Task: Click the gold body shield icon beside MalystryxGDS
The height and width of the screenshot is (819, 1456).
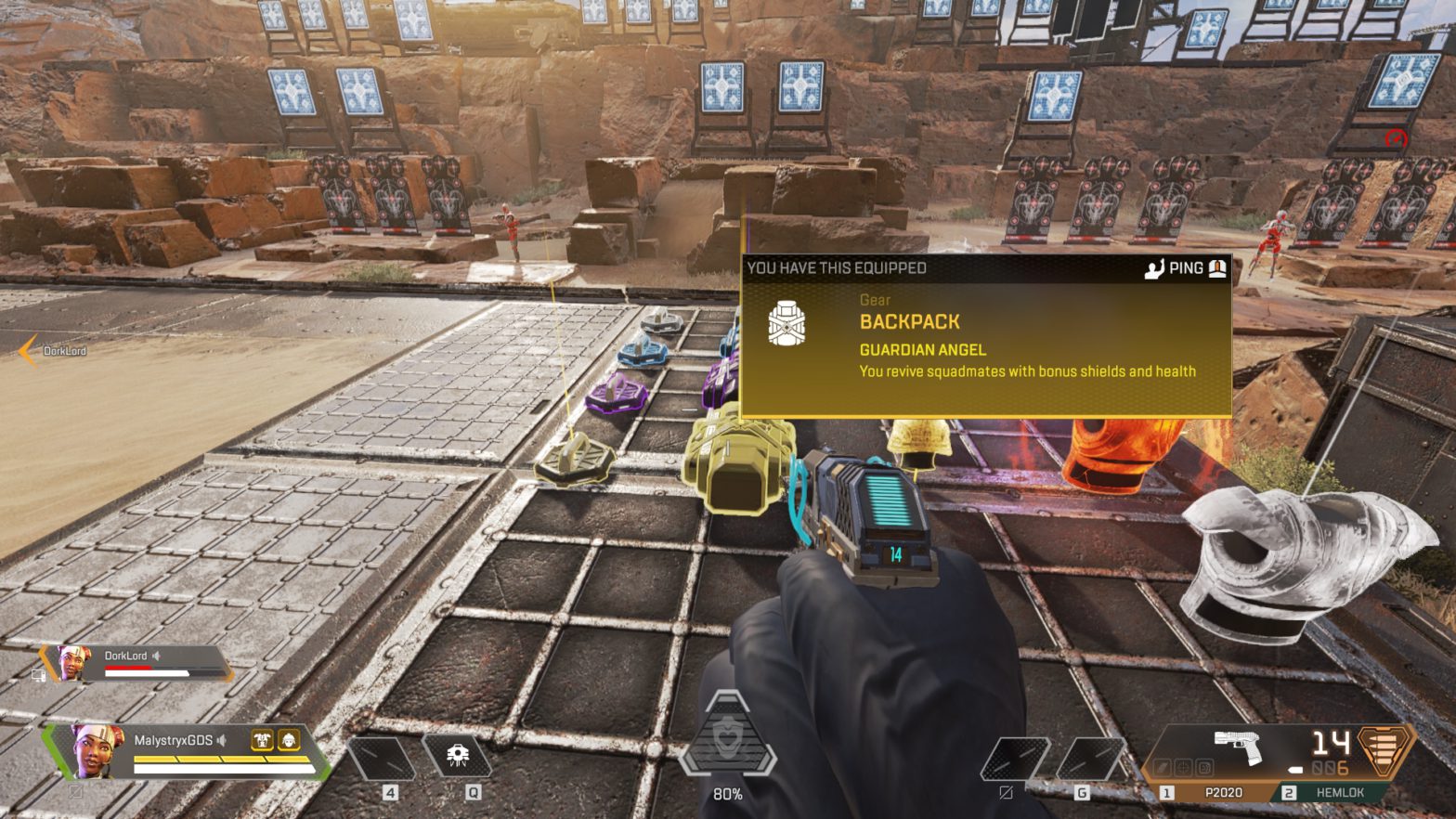Action: click(262, 740)
